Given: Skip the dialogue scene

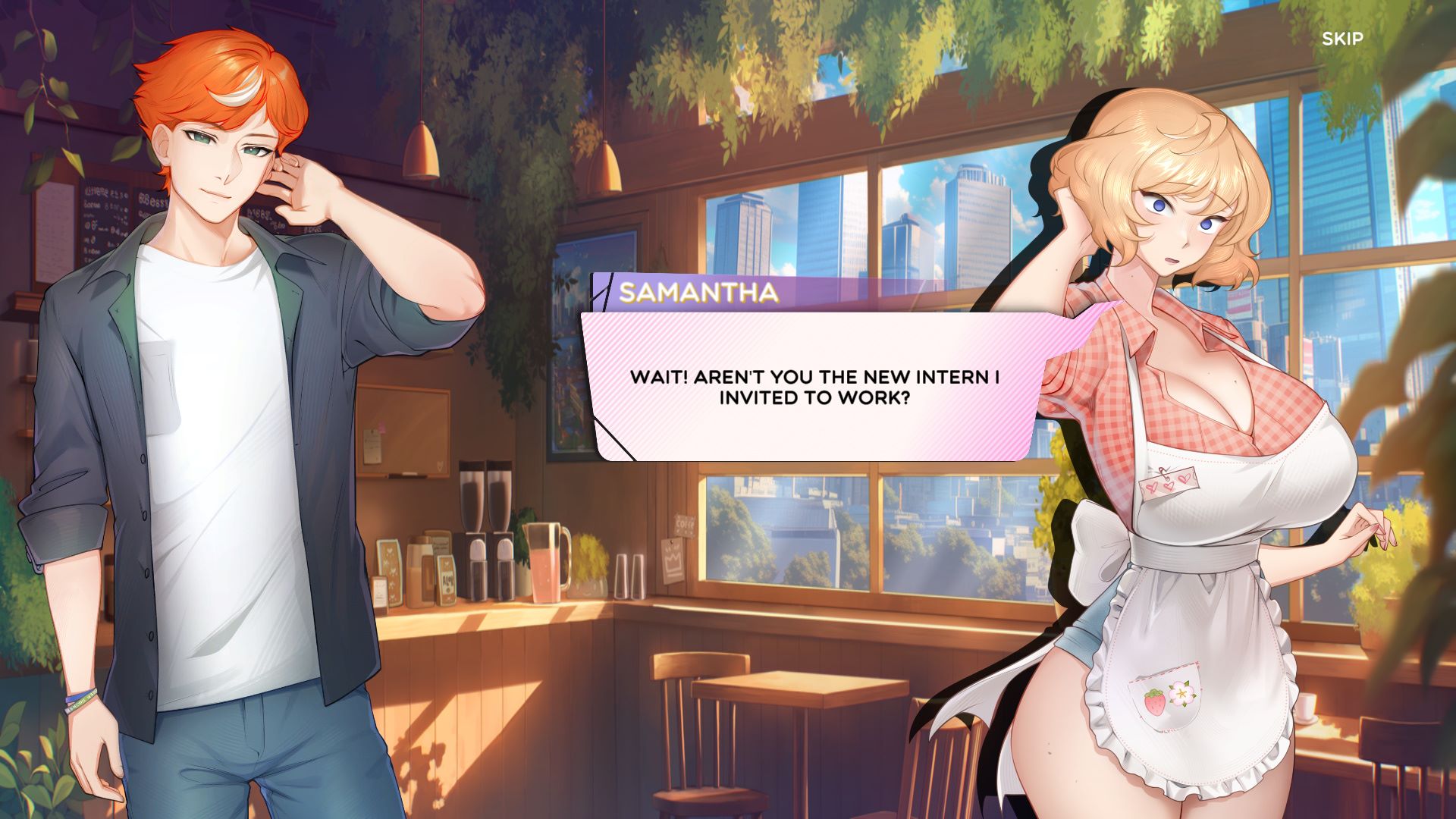Looking at the screenshot, I should tap(1342, 39).
